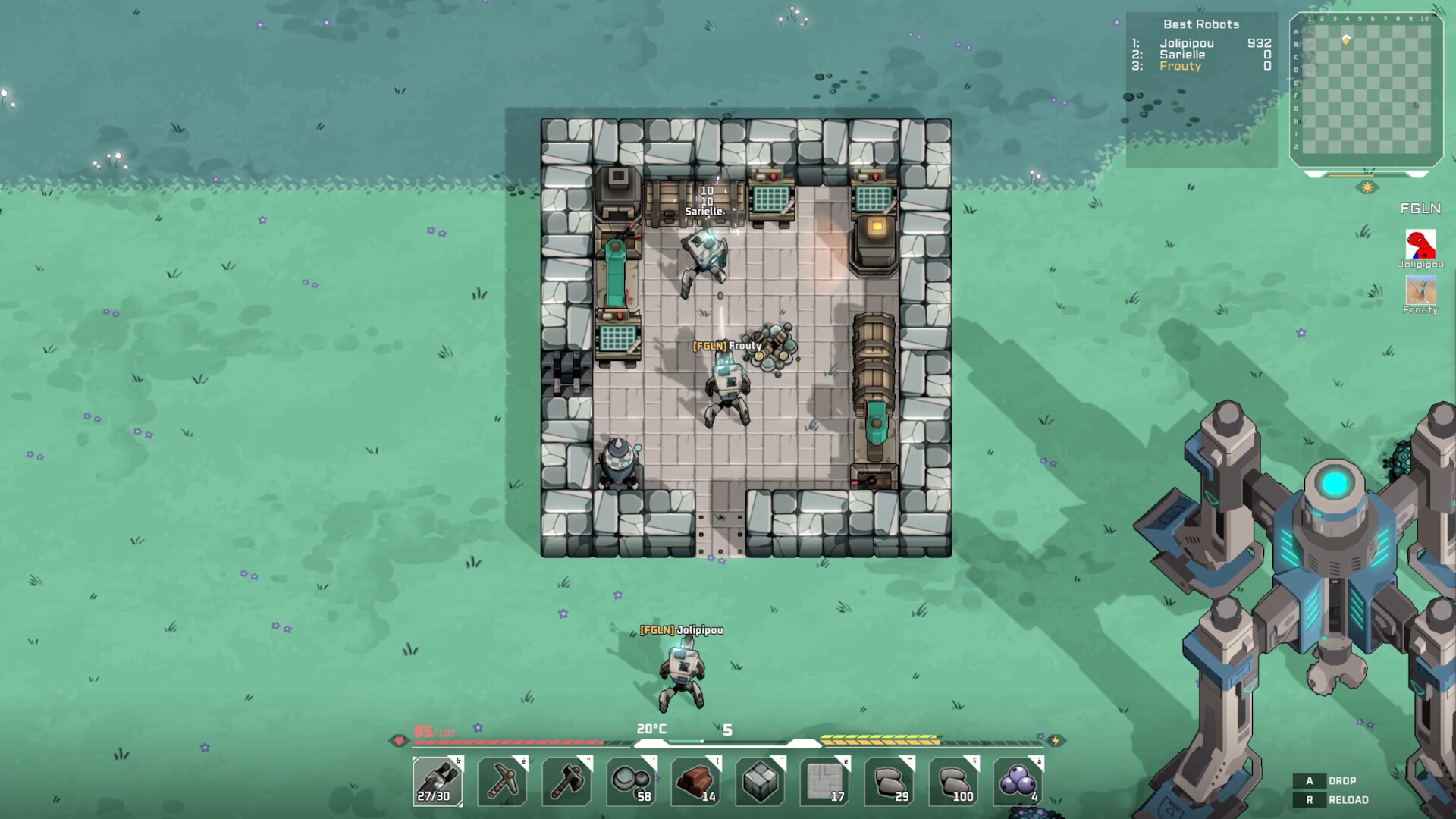This screenshot has height=819, width=1456.
Task: Click Frouty's name in the leaderboard
Action: tap(1180, 67)
